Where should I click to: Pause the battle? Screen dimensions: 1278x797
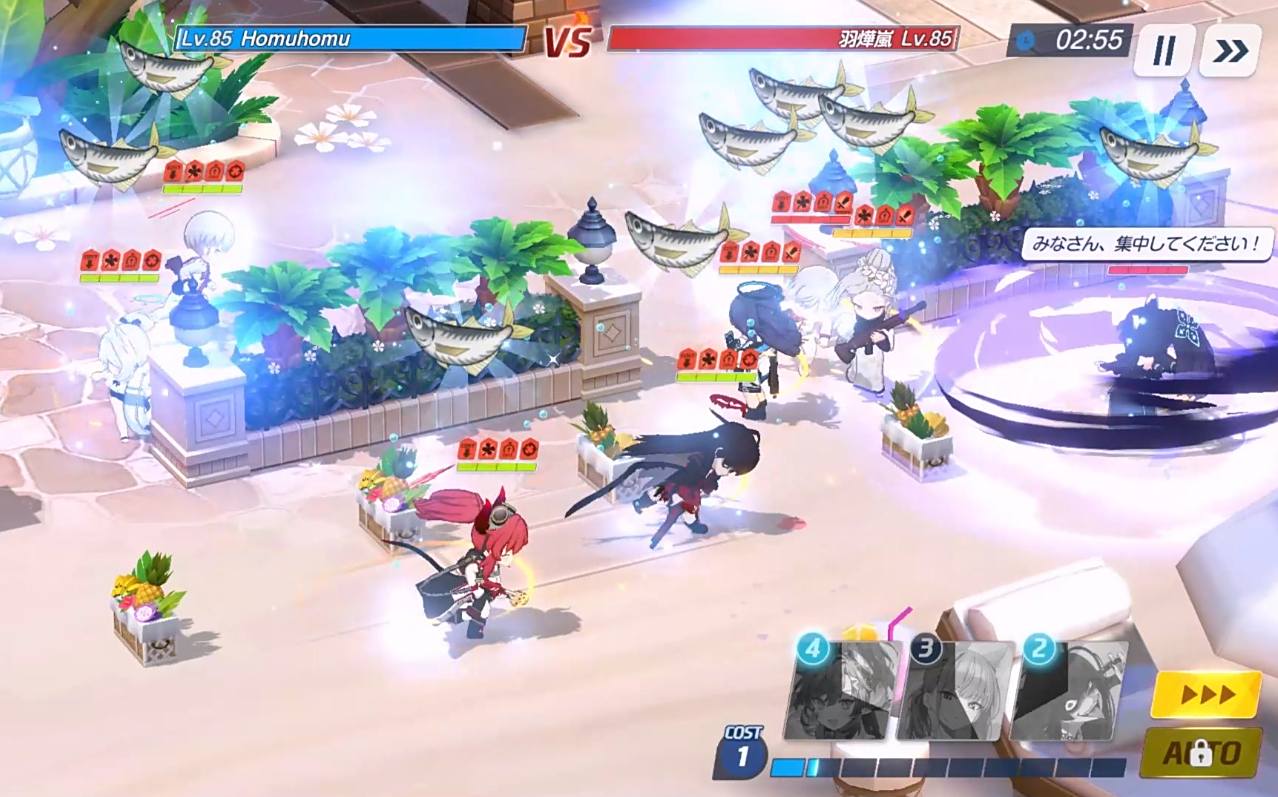point(1163,50)
